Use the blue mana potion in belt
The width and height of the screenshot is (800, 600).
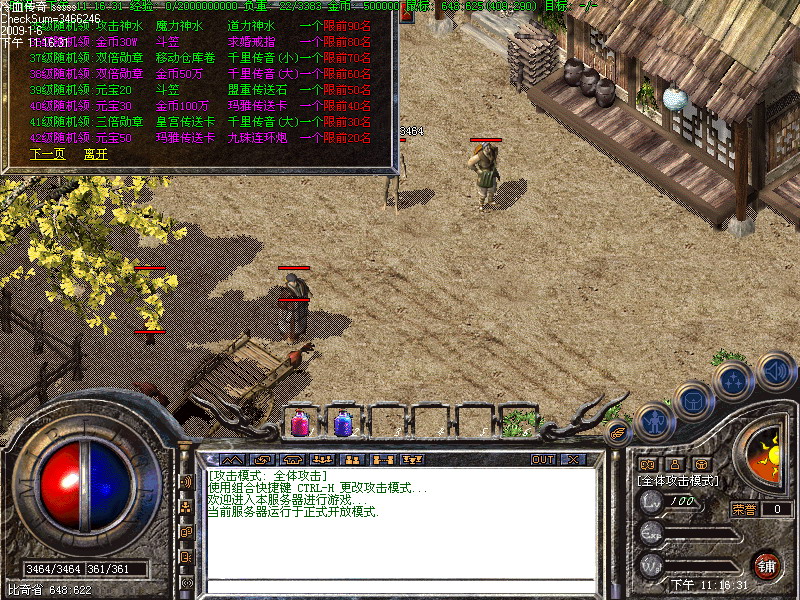(x=342, y=424)
